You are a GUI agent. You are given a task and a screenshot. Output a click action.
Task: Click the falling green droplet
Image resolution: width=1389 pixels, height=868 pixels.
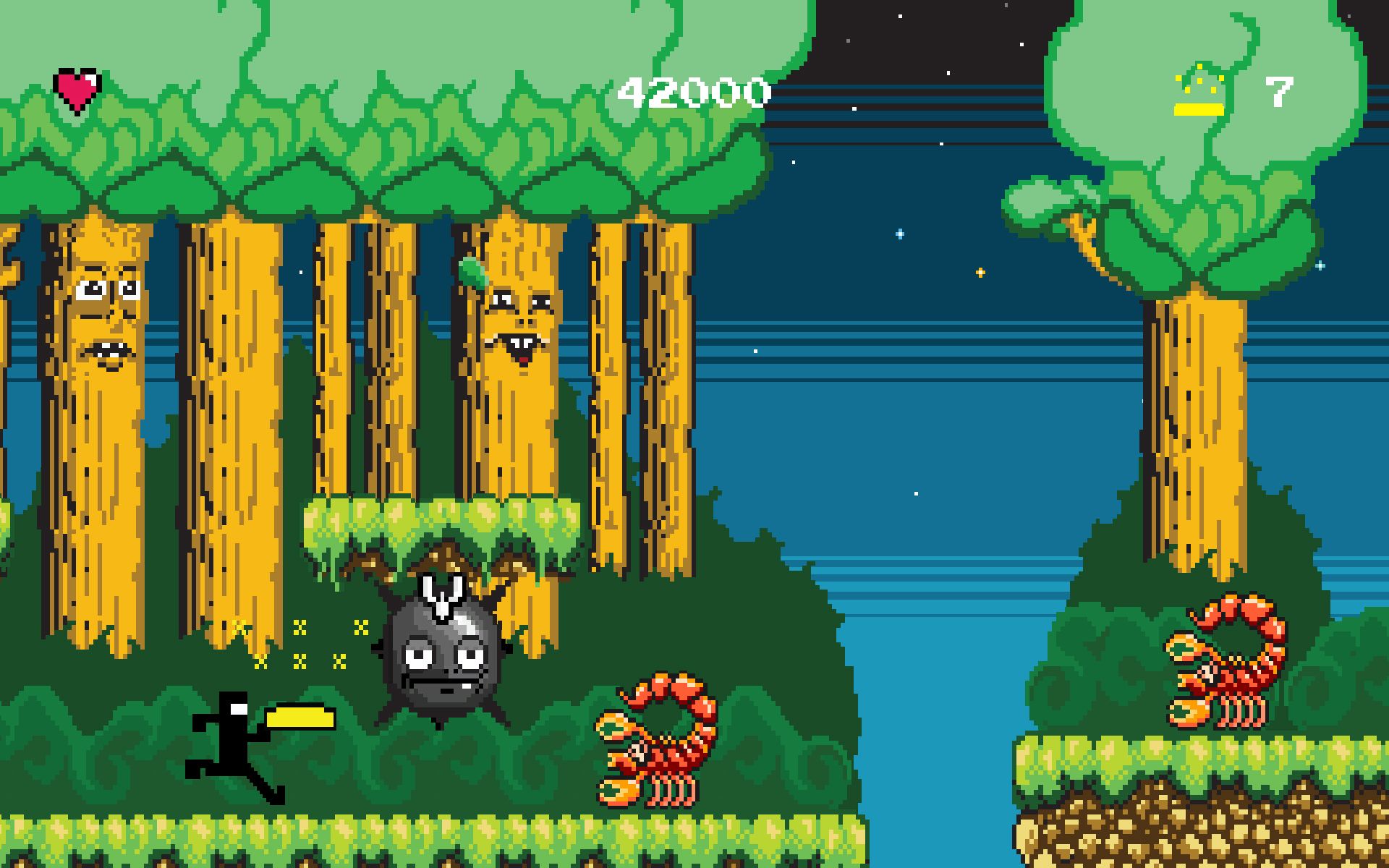click(x=474, y=271)
